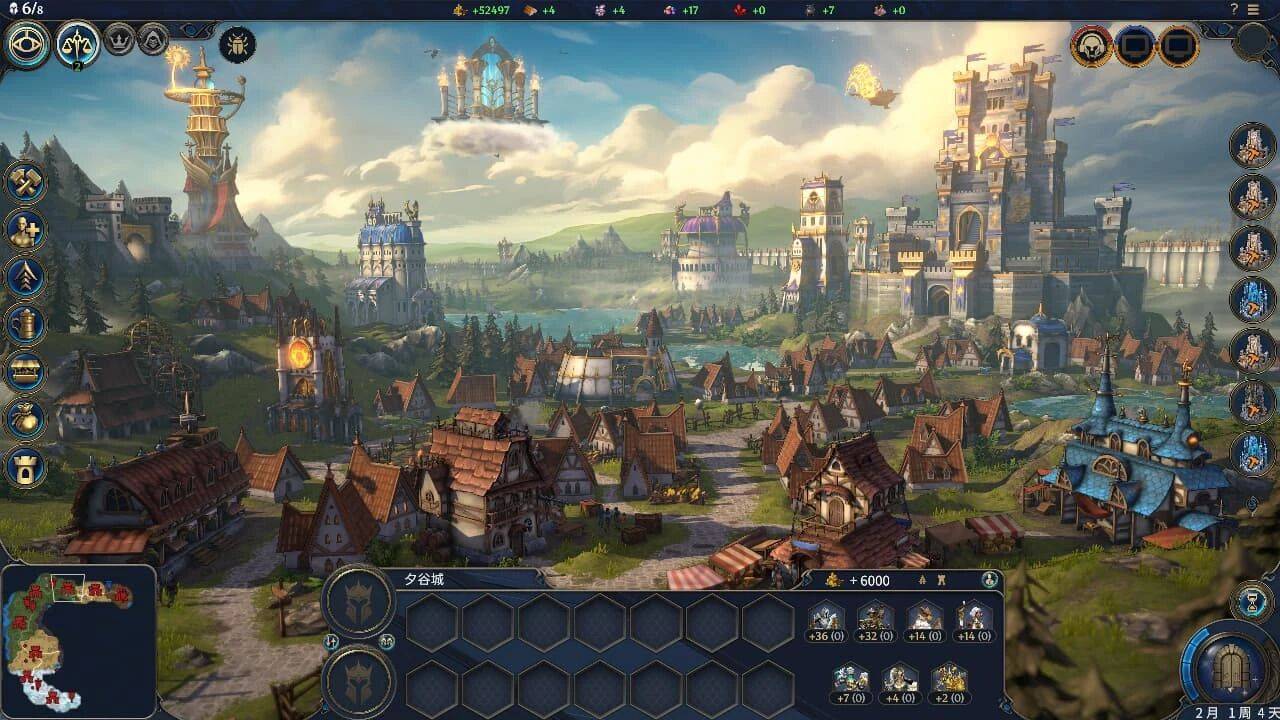Image resolution: width=1280 pixels, height=720 pixels.
Task: Click the money bag button
Action: click(26, 419)
